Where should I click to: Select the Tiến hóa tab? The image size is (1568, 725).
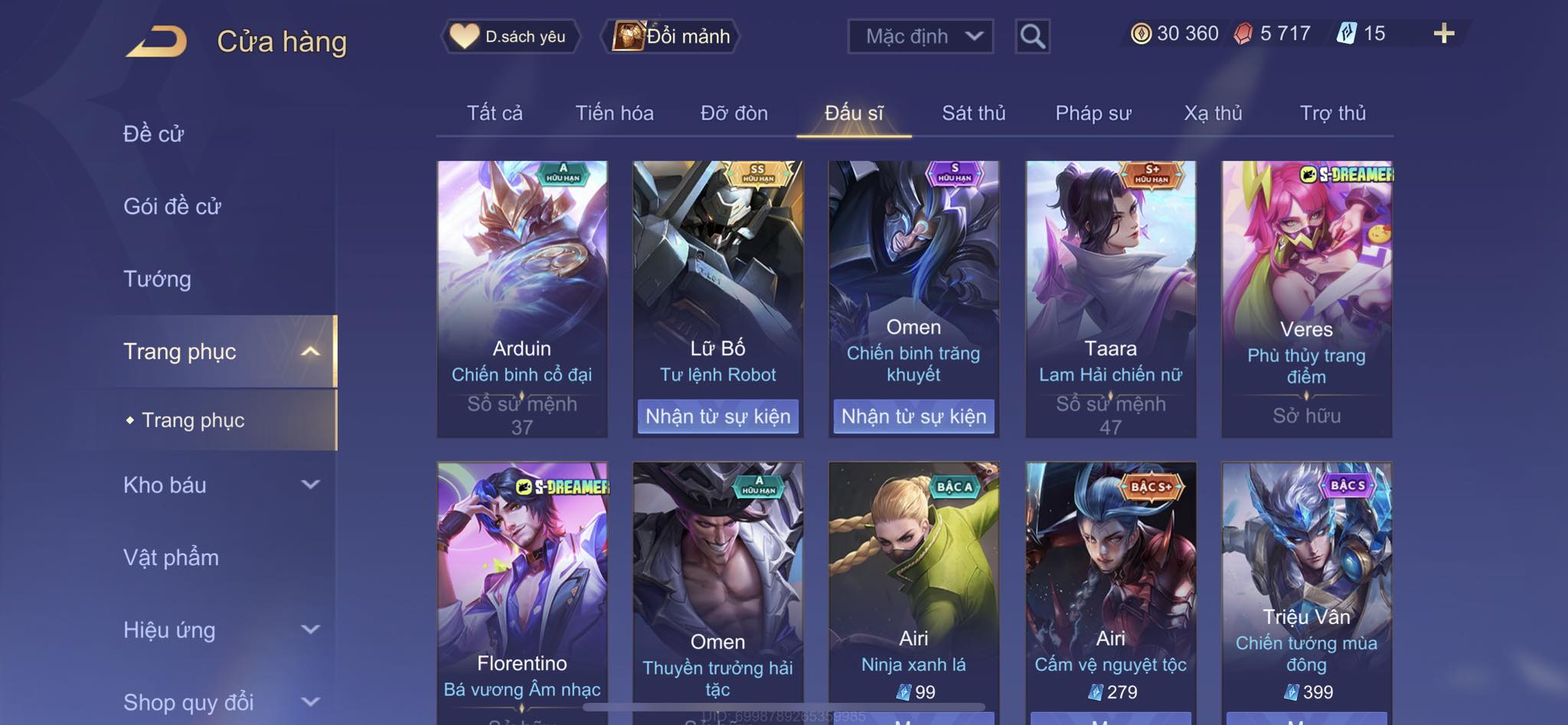614,113
